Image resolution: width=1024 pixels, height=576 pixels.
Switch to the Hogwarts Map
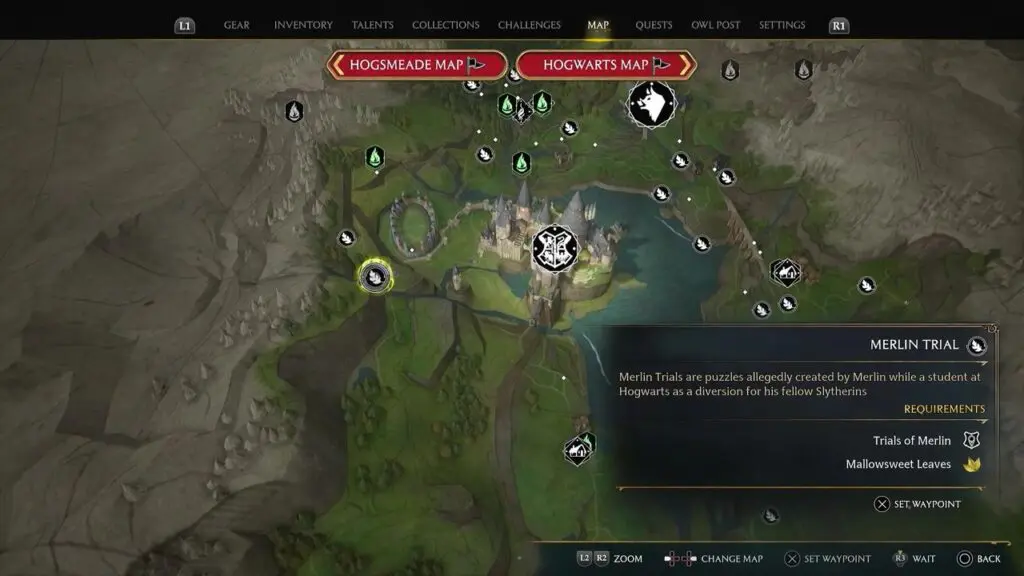607,65
